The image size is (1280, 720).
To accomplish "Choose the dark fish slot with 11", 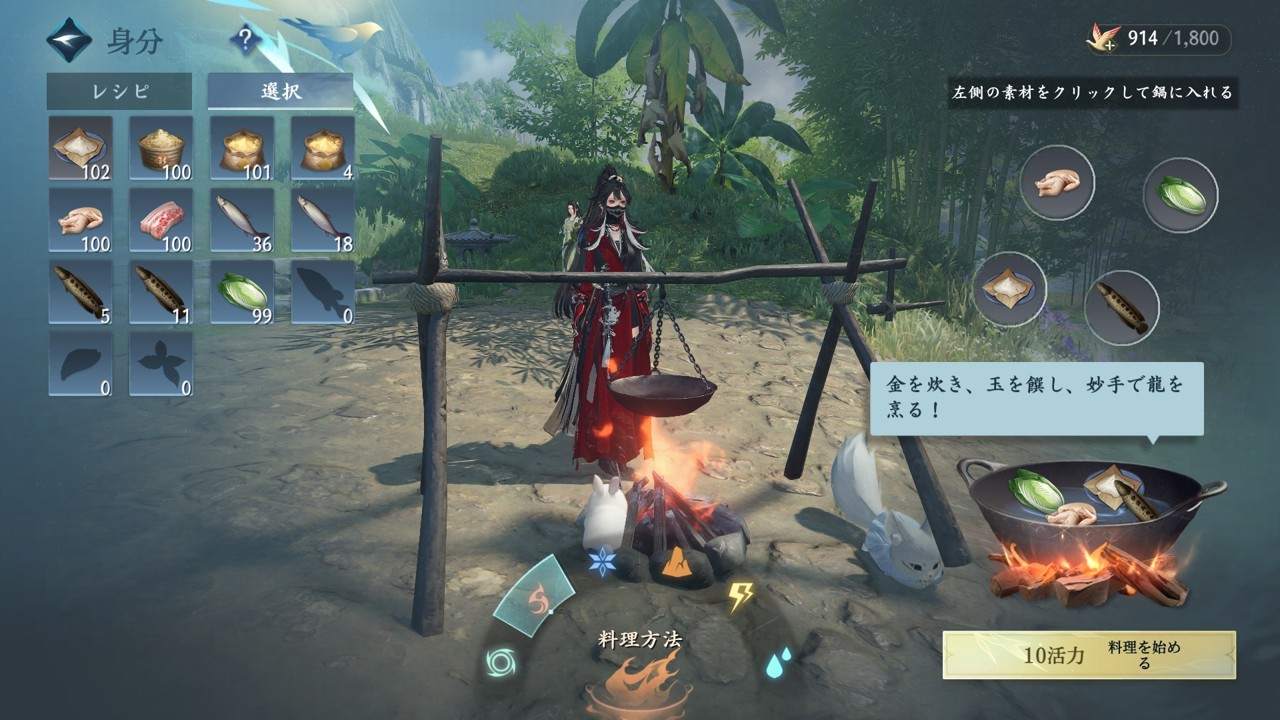I will (x=161, y=292).
